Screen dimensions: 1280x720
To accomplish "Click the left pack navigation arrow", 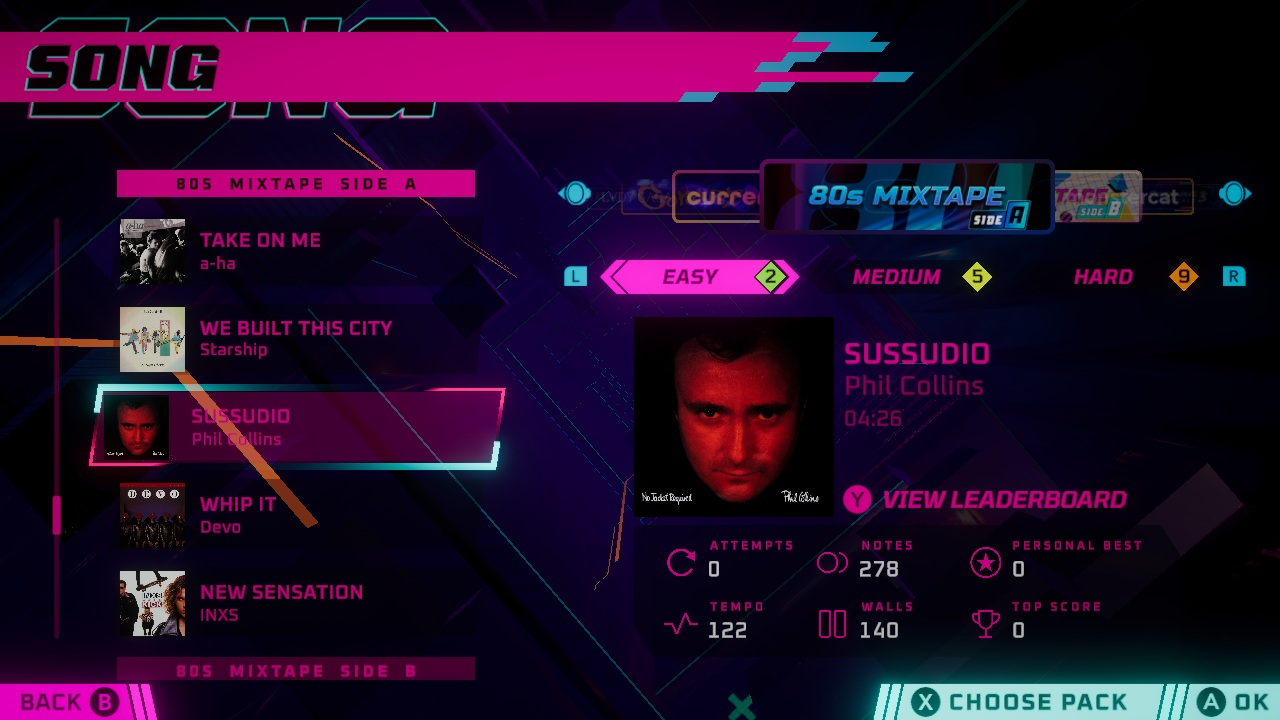I will [x=574, y=194].
